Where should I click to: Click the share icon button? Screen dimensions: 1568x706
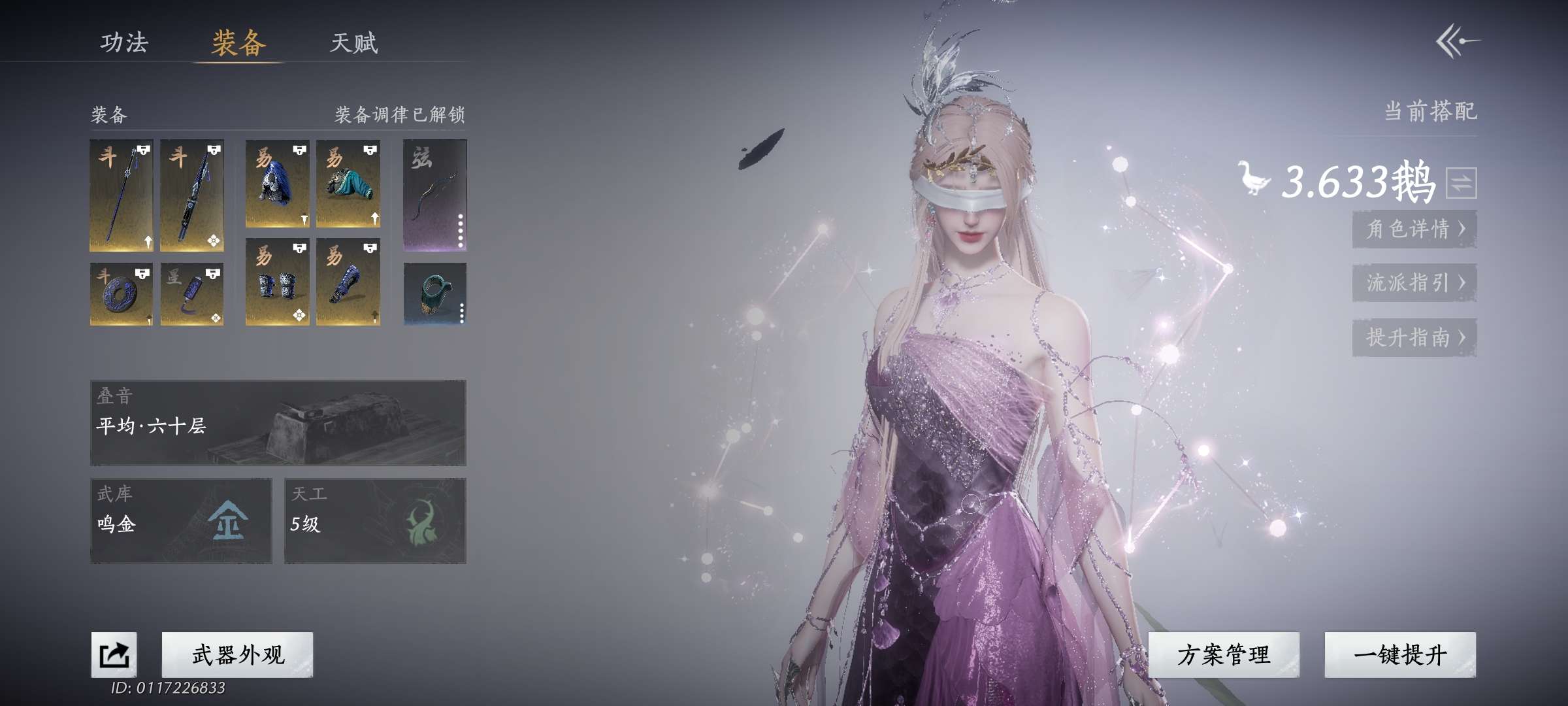[114, 654]
